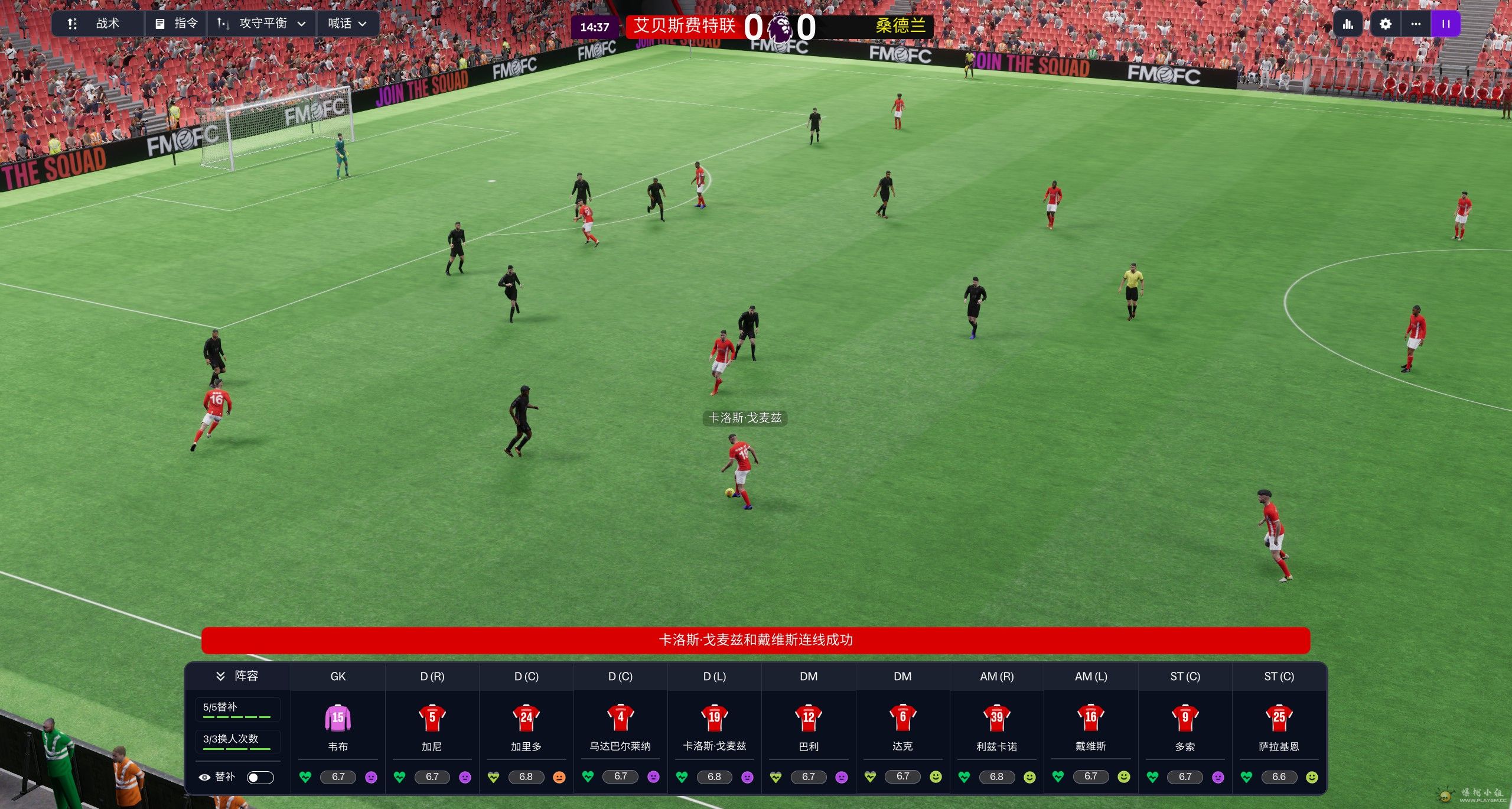Image resolution: width=1512 pixels, height=809 pixels.
Task: Select goalkeeper 韦布 number 15 shirt
Action: [x=338, y=717]
